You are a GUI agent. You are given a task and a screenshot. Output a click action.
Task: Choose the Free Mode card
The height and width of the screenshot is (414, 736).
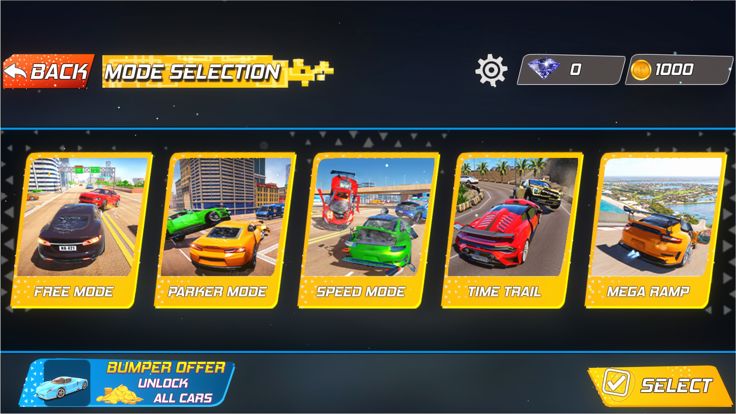(82, 229)
